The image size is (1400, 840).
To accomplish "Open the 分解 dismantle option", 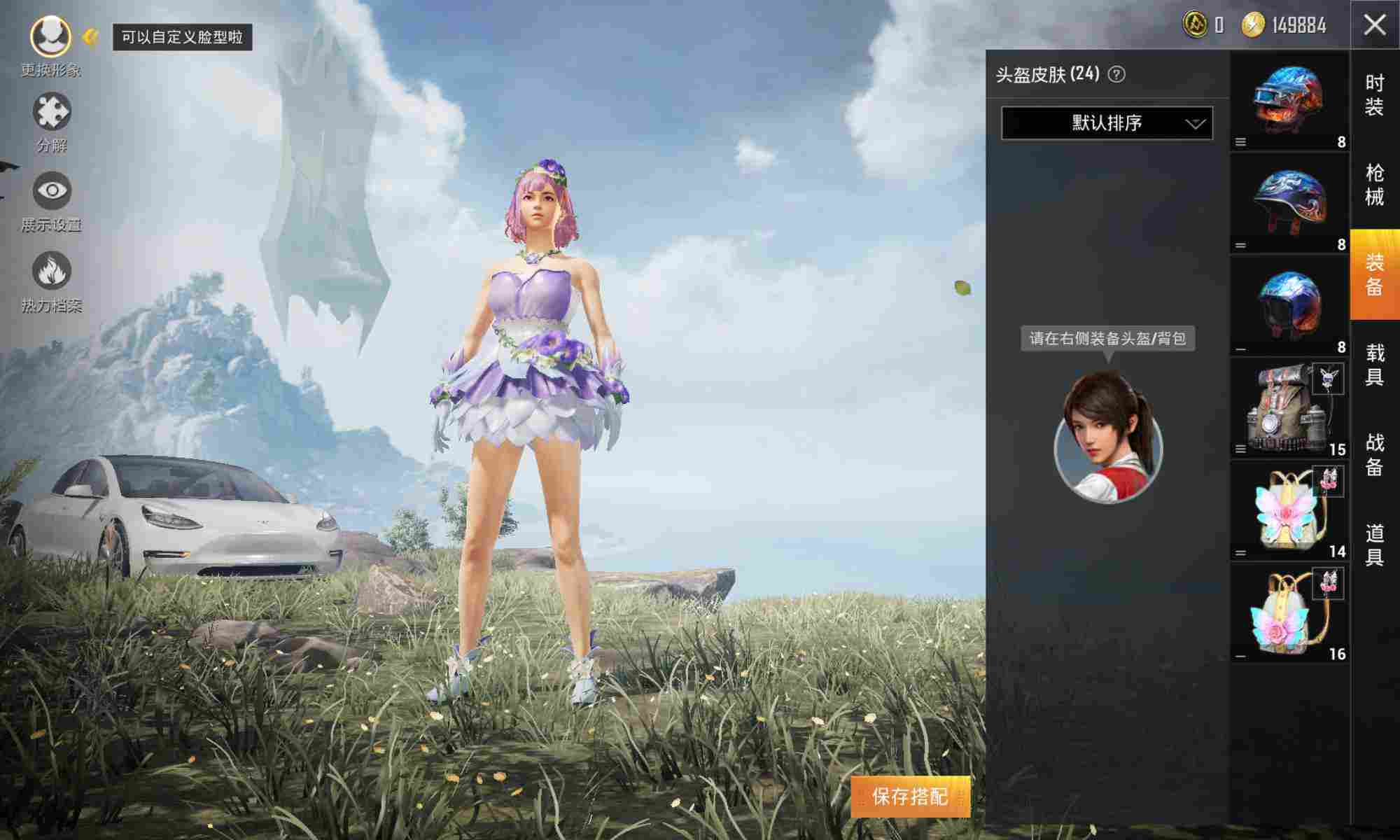I will (52, 112).
